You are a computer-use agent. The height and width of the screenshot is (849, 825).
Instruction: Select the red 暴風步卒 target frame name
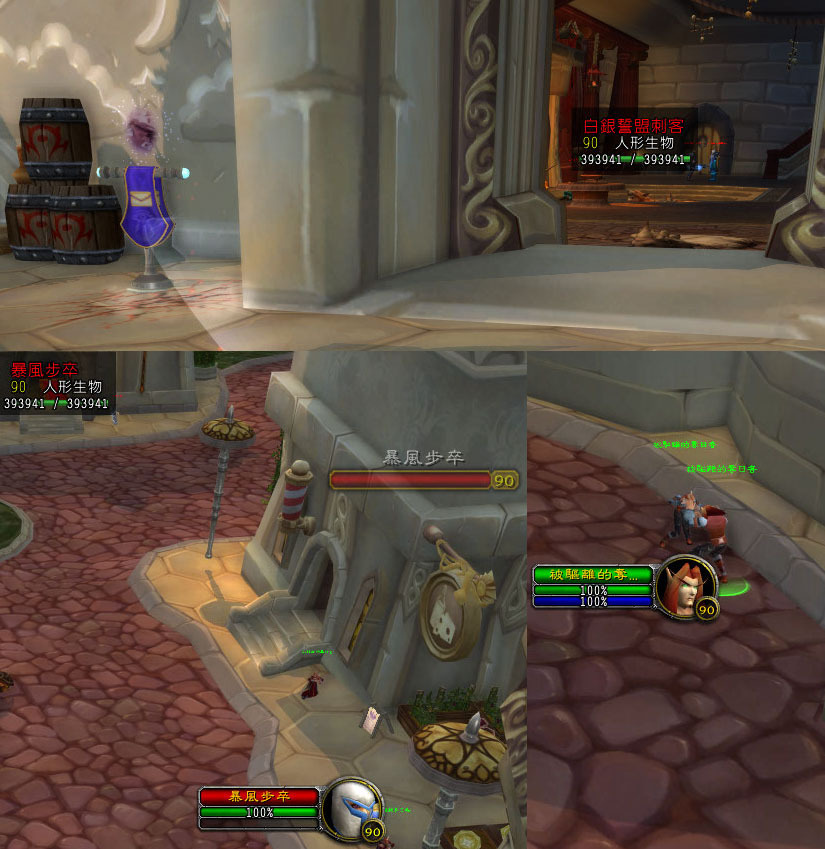[x=259, y=796]
